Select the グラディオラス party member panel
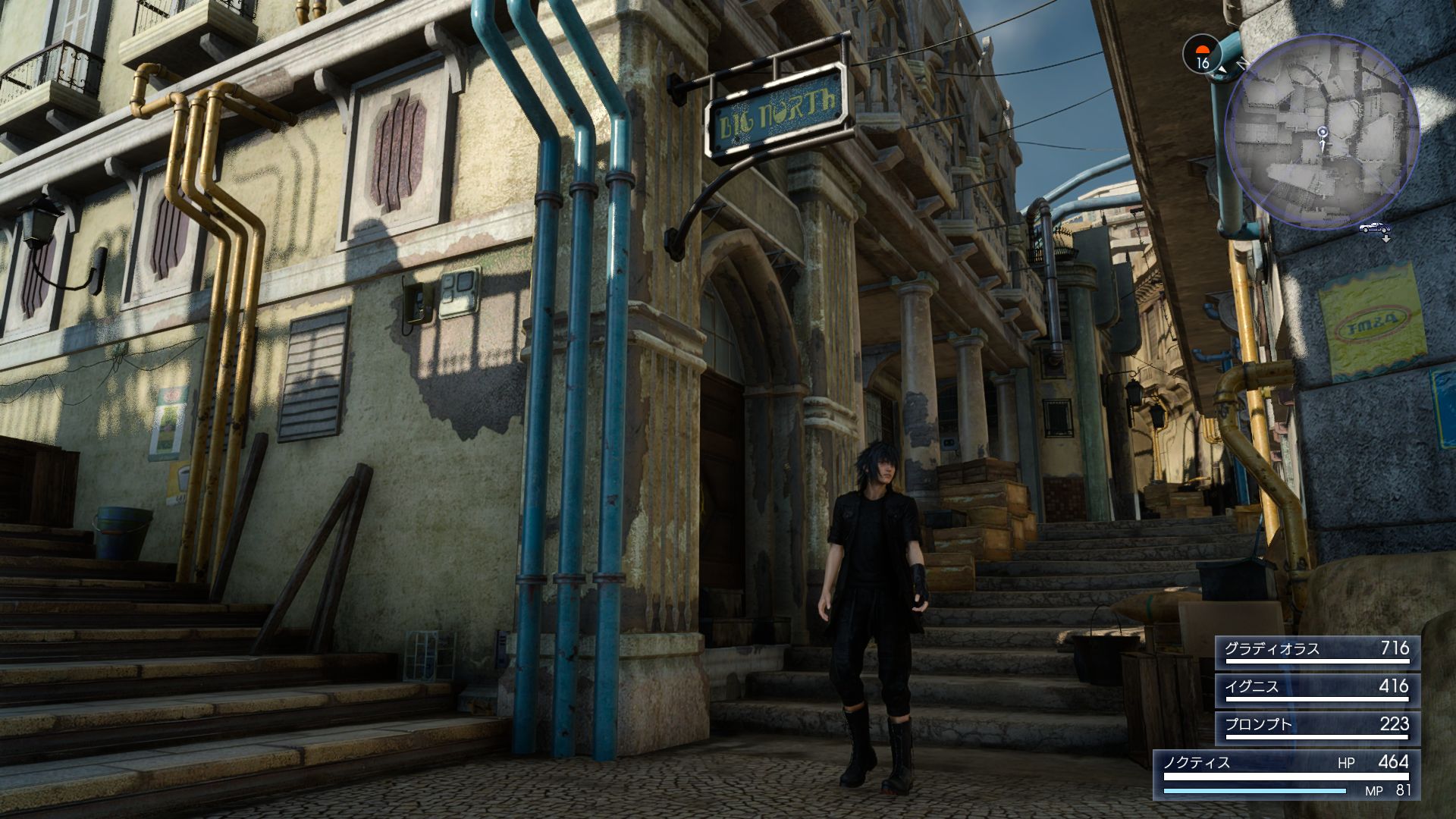The height and width of the screenshot is (819, 1456). [1317, 651]
